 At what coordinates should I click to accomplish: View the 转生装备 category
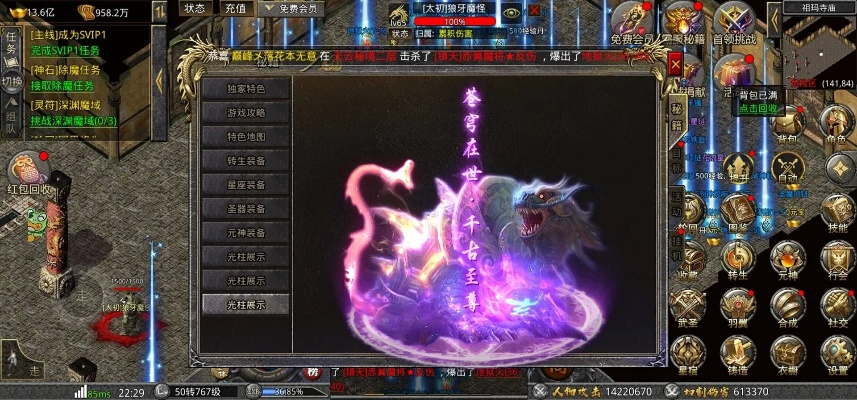click(247, 160)
